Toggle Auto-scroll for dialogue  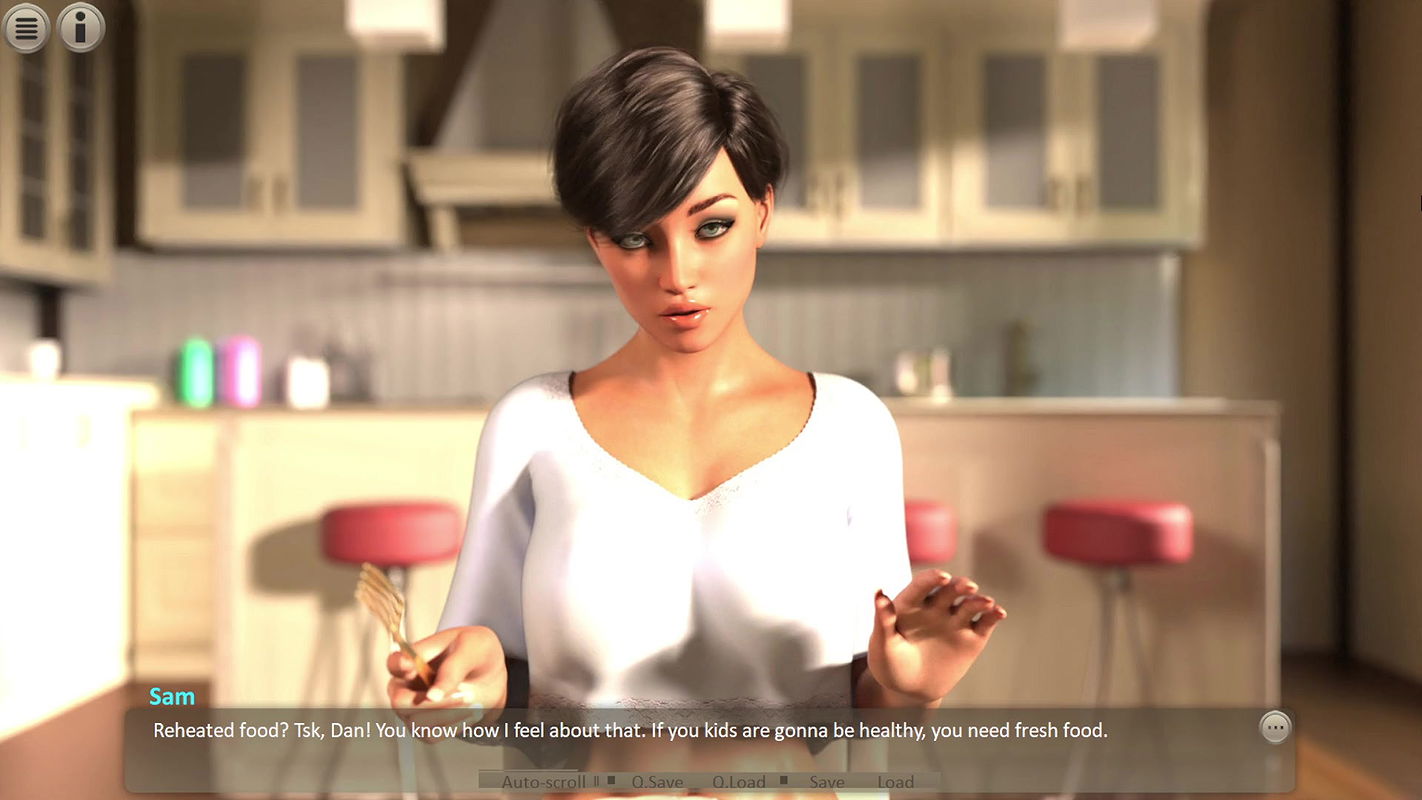[543, 782]
